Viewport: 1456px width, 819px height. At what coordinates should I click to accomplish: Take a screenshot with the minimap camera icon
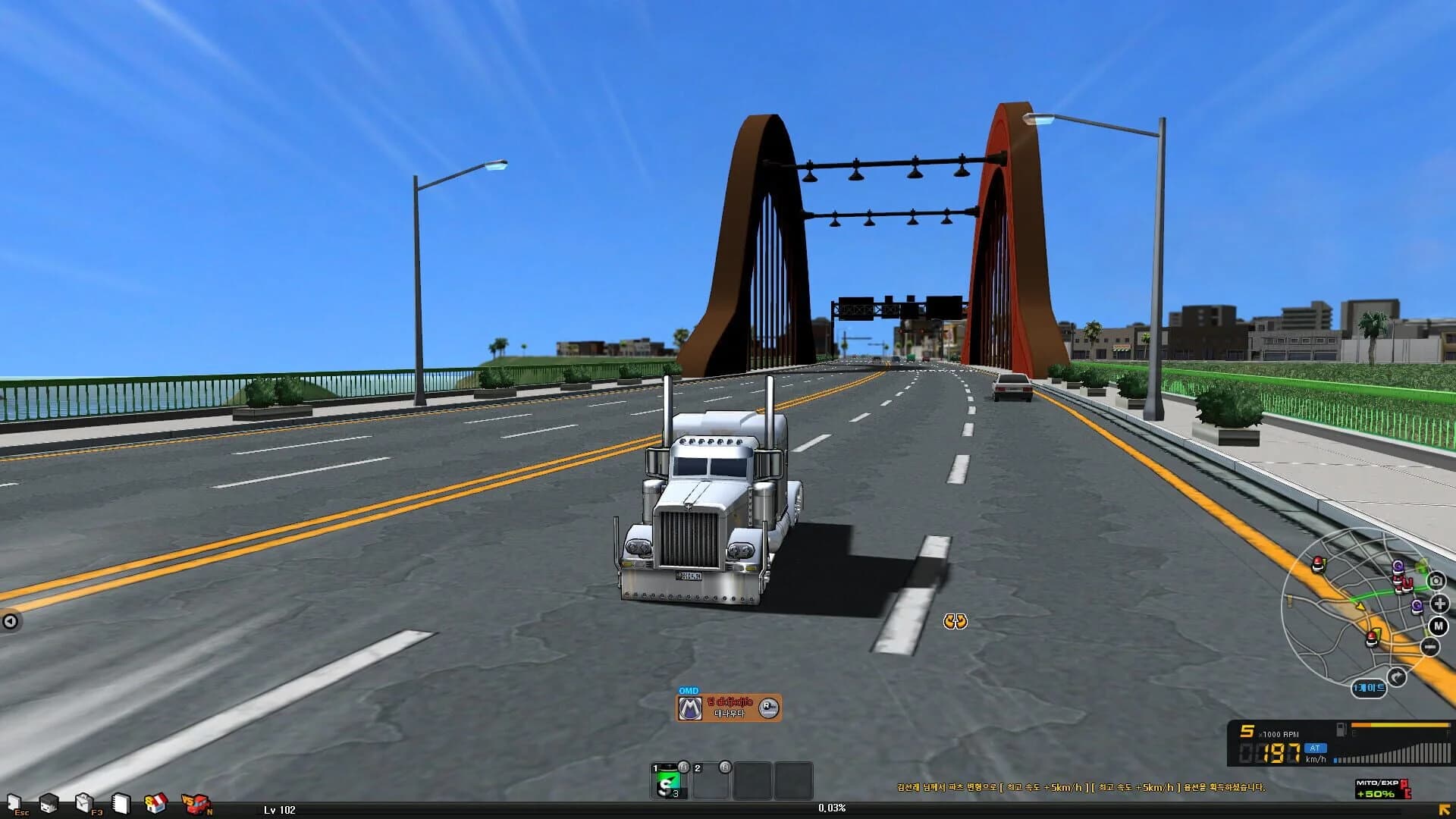click(x=1436, y=581)
